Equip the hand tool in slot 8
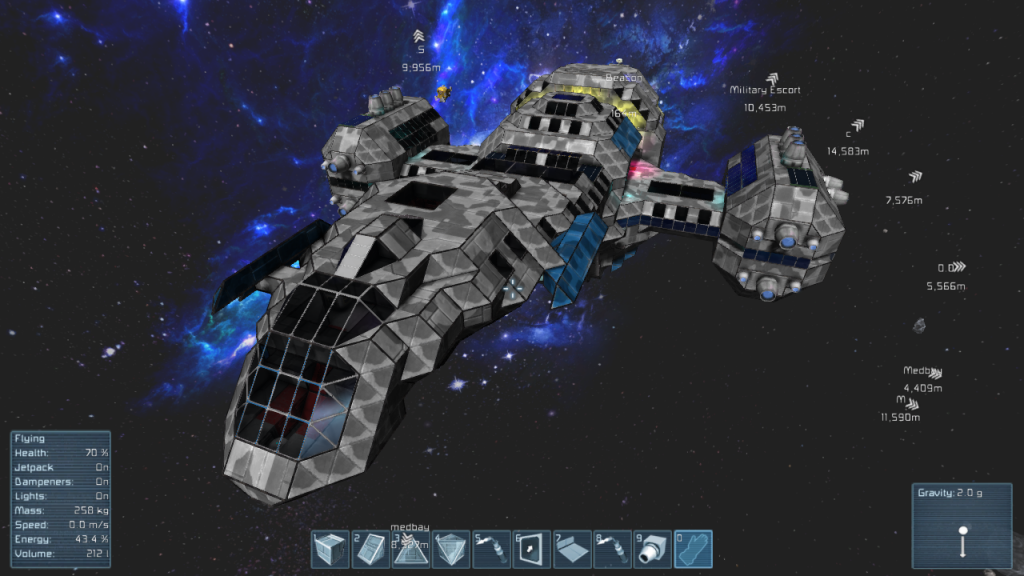This screenshot has height=576, width=1024. coord(613,549)
